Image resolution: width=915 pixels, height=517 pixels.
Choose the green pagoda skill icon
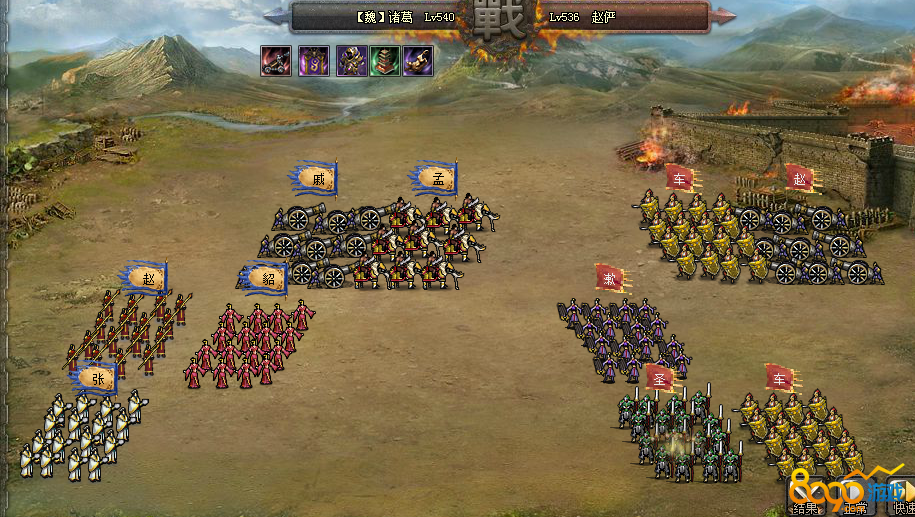point(385,61)
